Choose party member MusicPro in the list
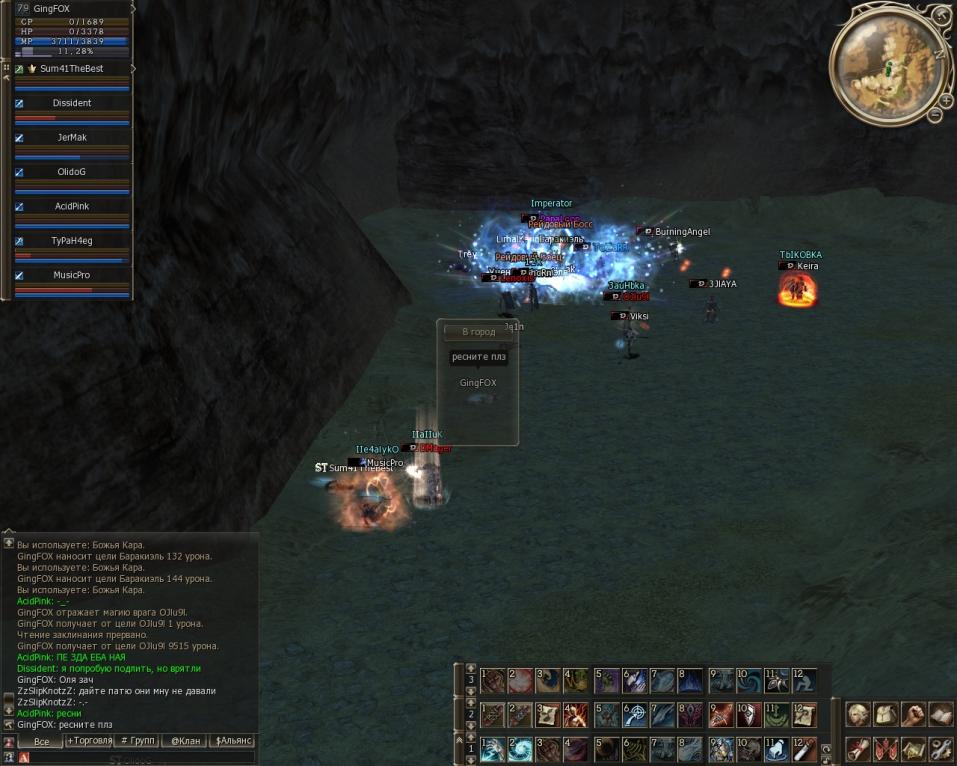The width and height of the screenshot is (957, 766). click(x=72, y=275)
